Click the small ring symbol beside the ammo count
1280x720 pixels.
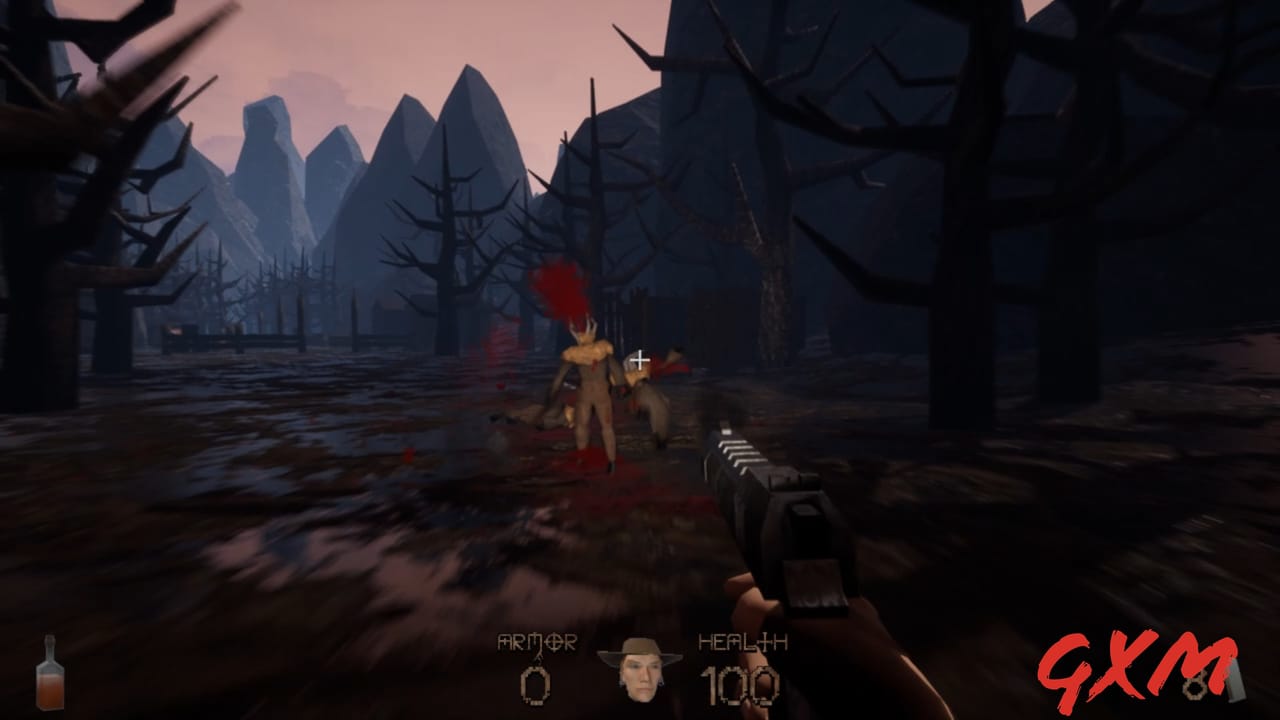click(x=1195, y=688)
